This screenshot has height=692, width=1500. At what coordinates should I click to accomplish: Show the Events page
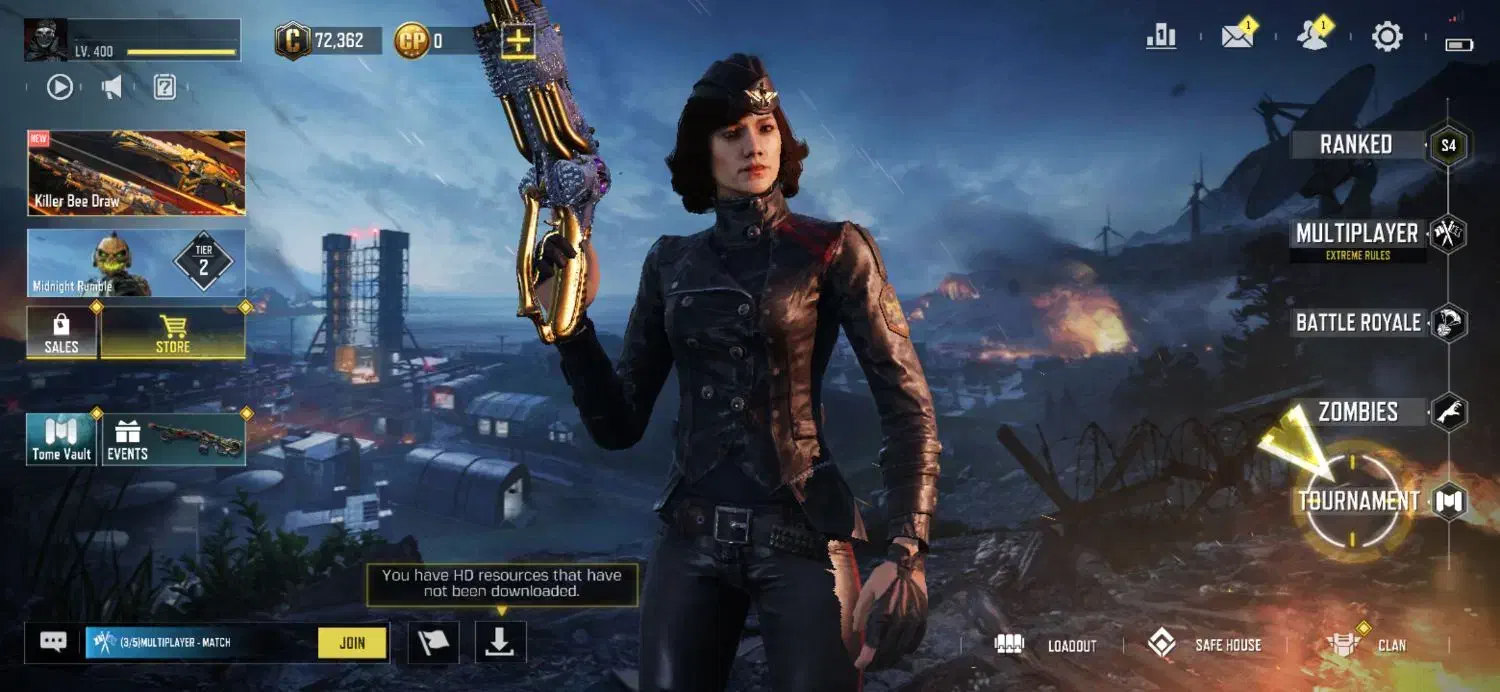click(174, 440)
